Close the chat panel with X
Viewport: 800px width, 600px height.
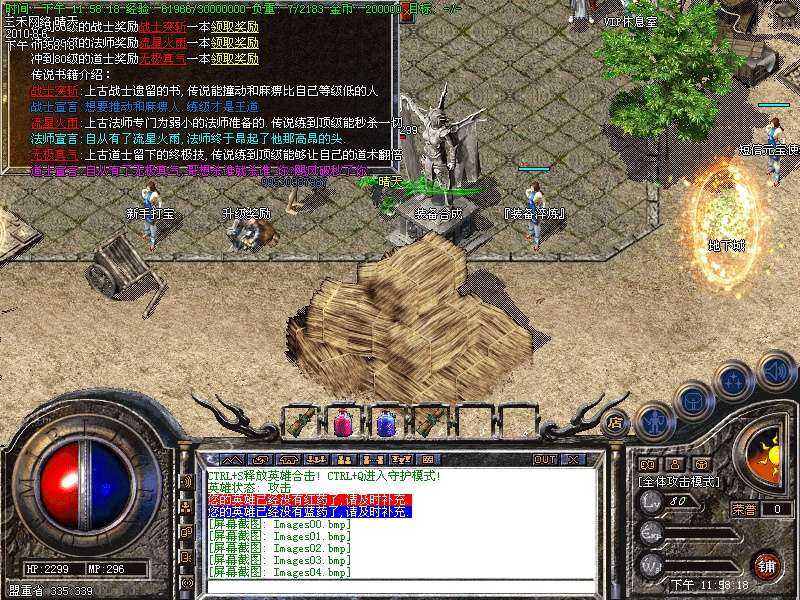pos(573,460)
